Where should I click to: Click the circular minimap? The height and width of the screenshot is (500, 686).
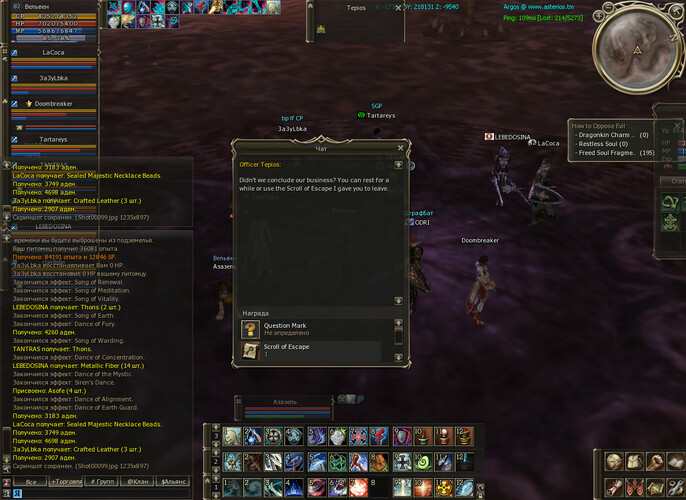click(x=636, y=48)
